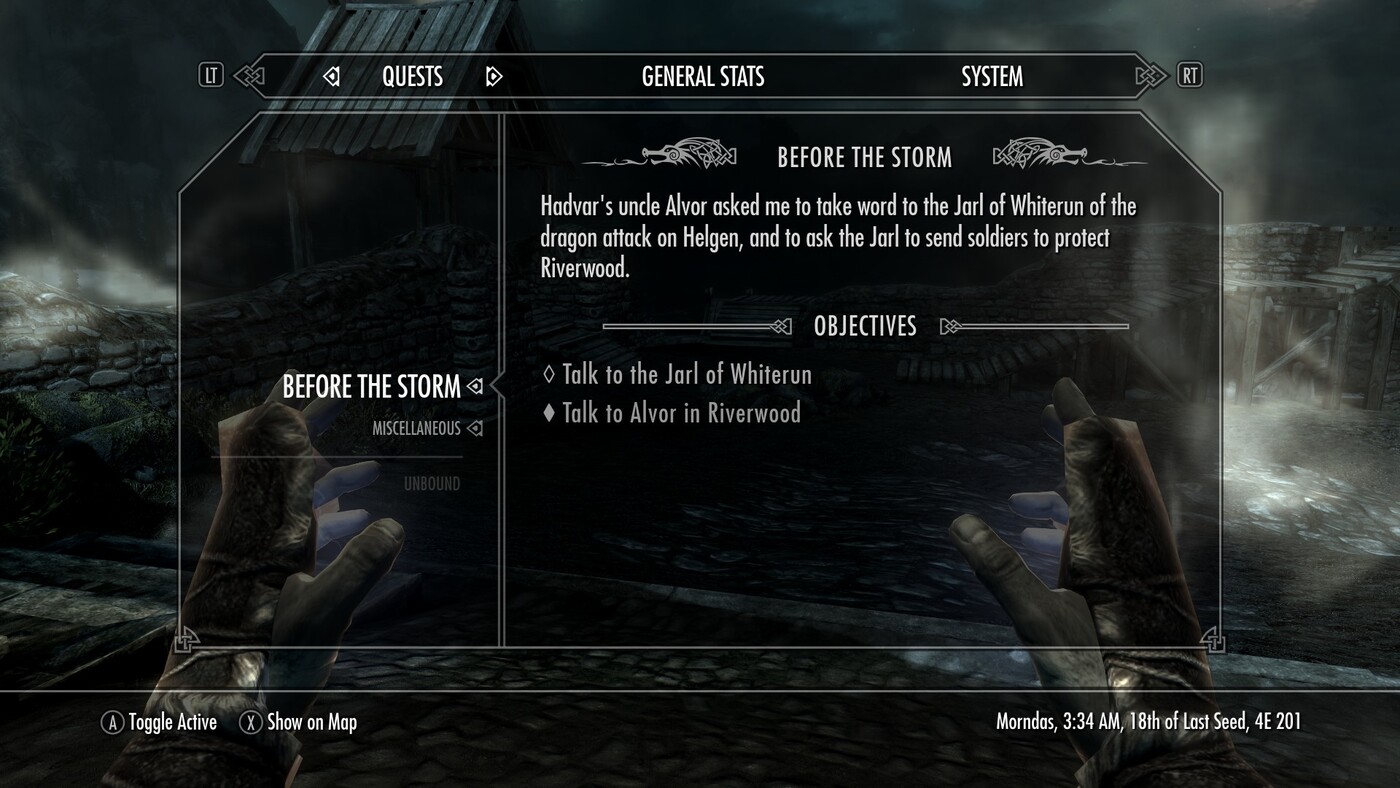Select the UNBOUND quest in the list
This screenshot has width=1400, height=788.
point(434,482)
